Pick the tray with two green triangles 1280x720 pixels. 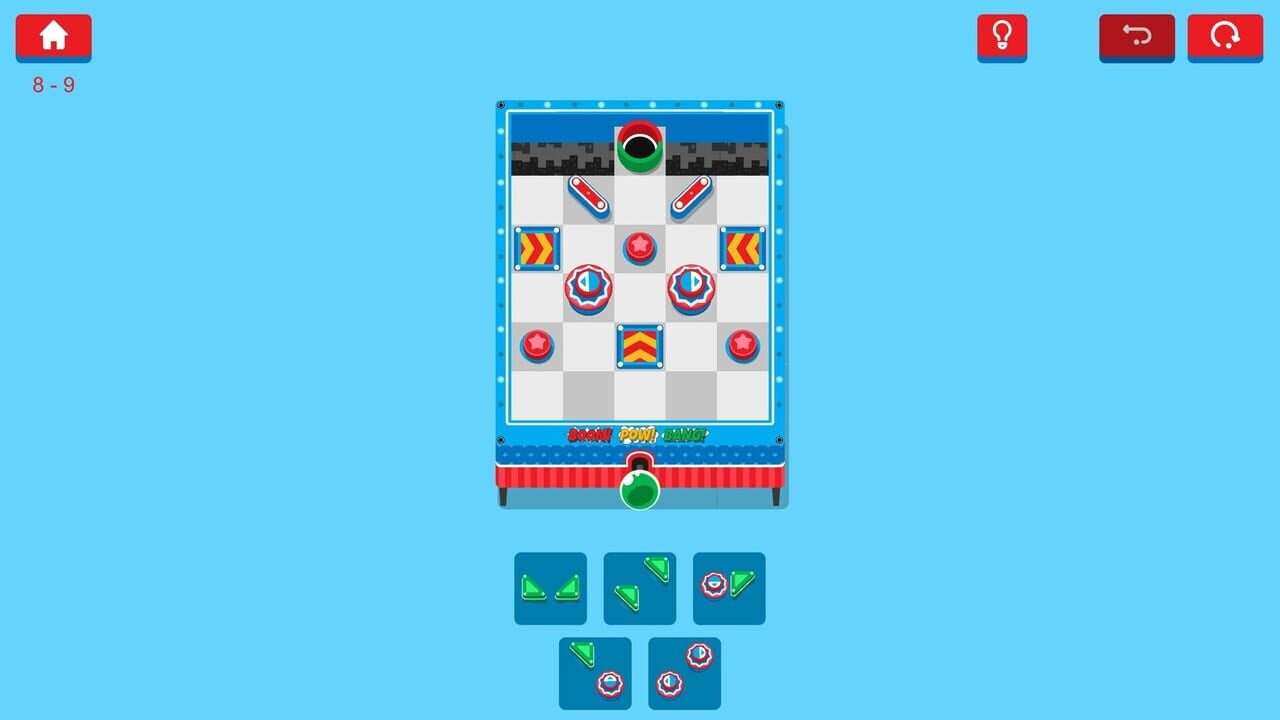[550, 588]
